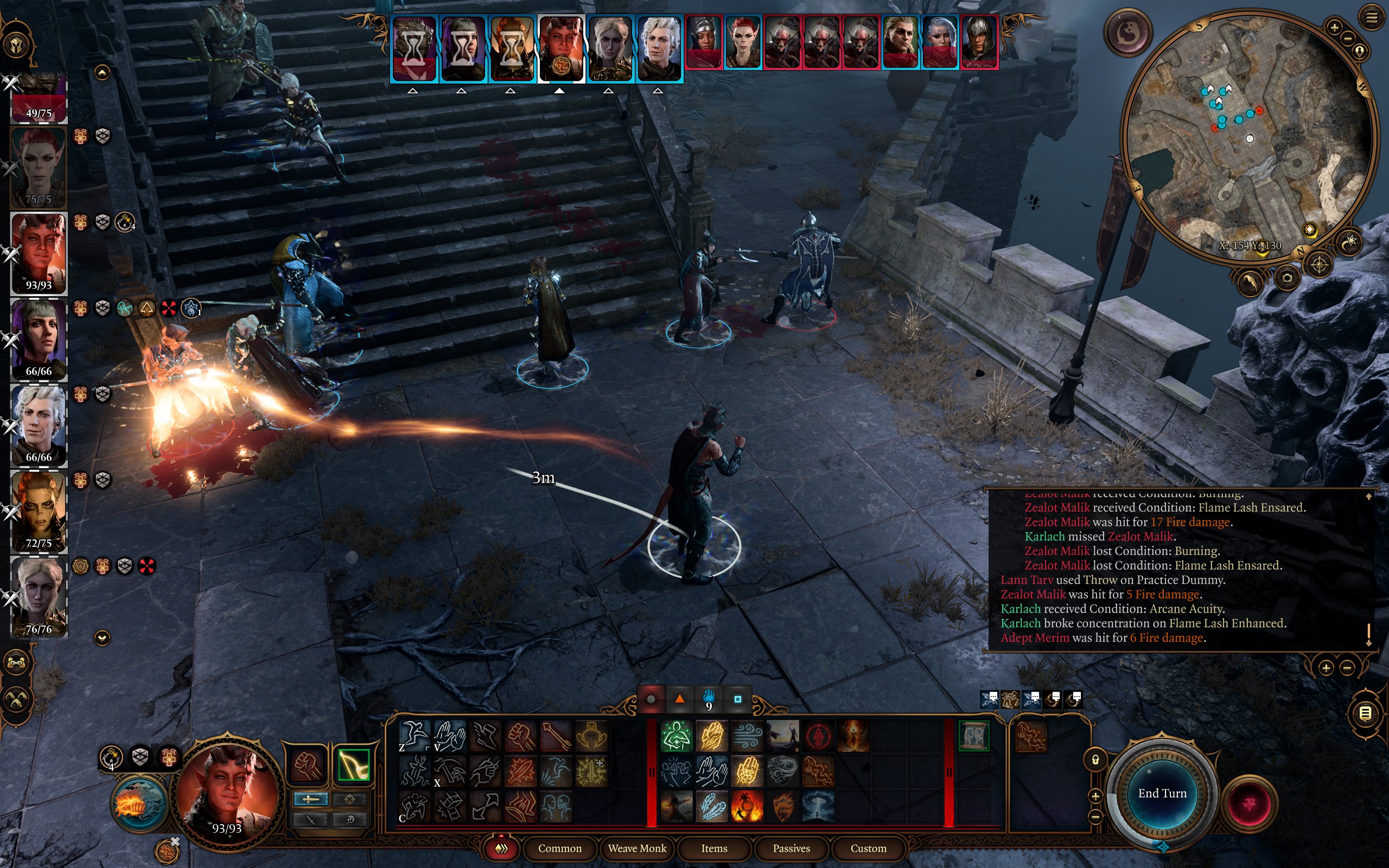Choose the party portrait showing 72/75 health
The height and width of the screenshot is (868, 1389).
click(x=39, y=511)
